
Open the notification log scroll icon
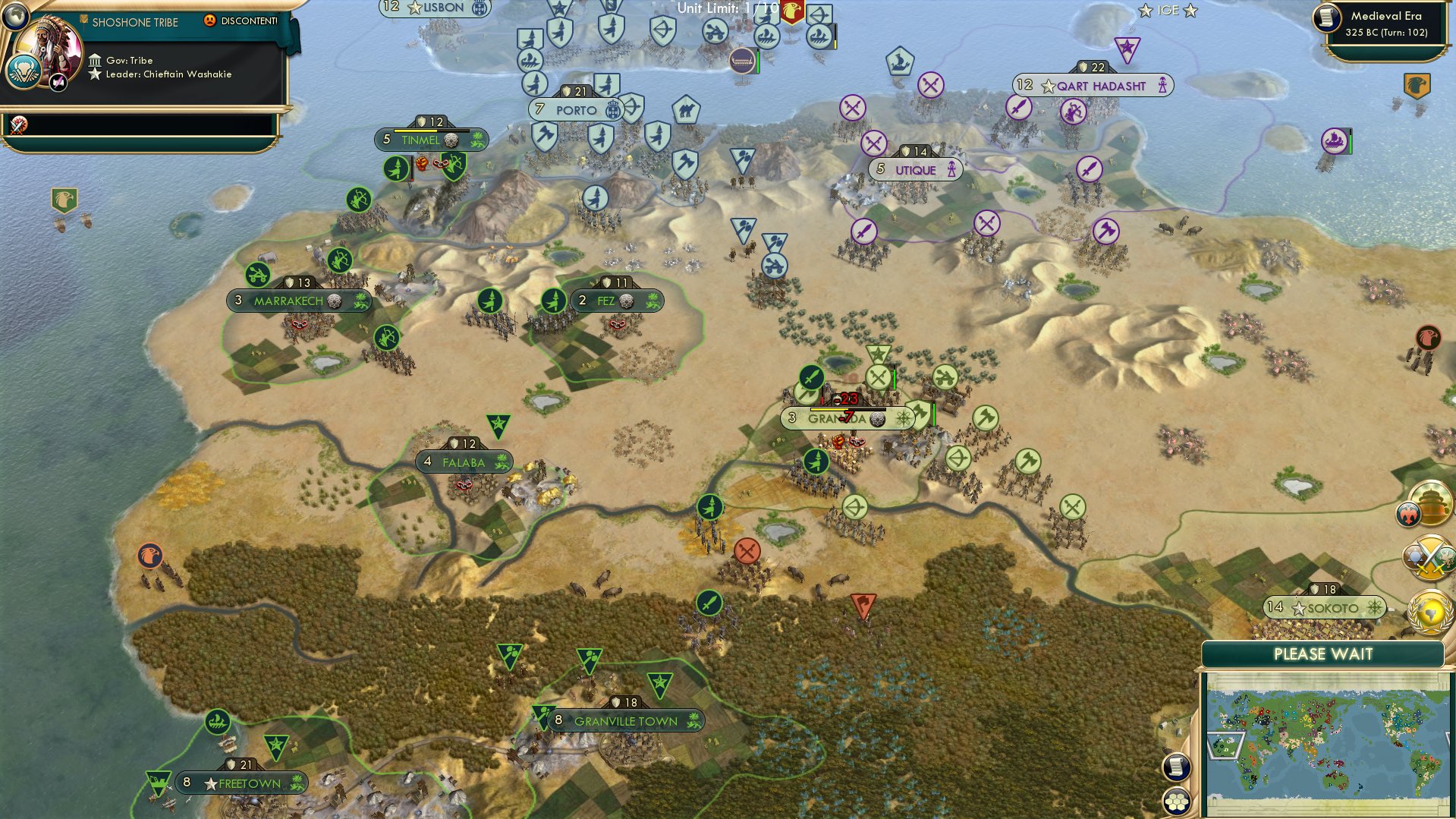(x=1175, y=766)
